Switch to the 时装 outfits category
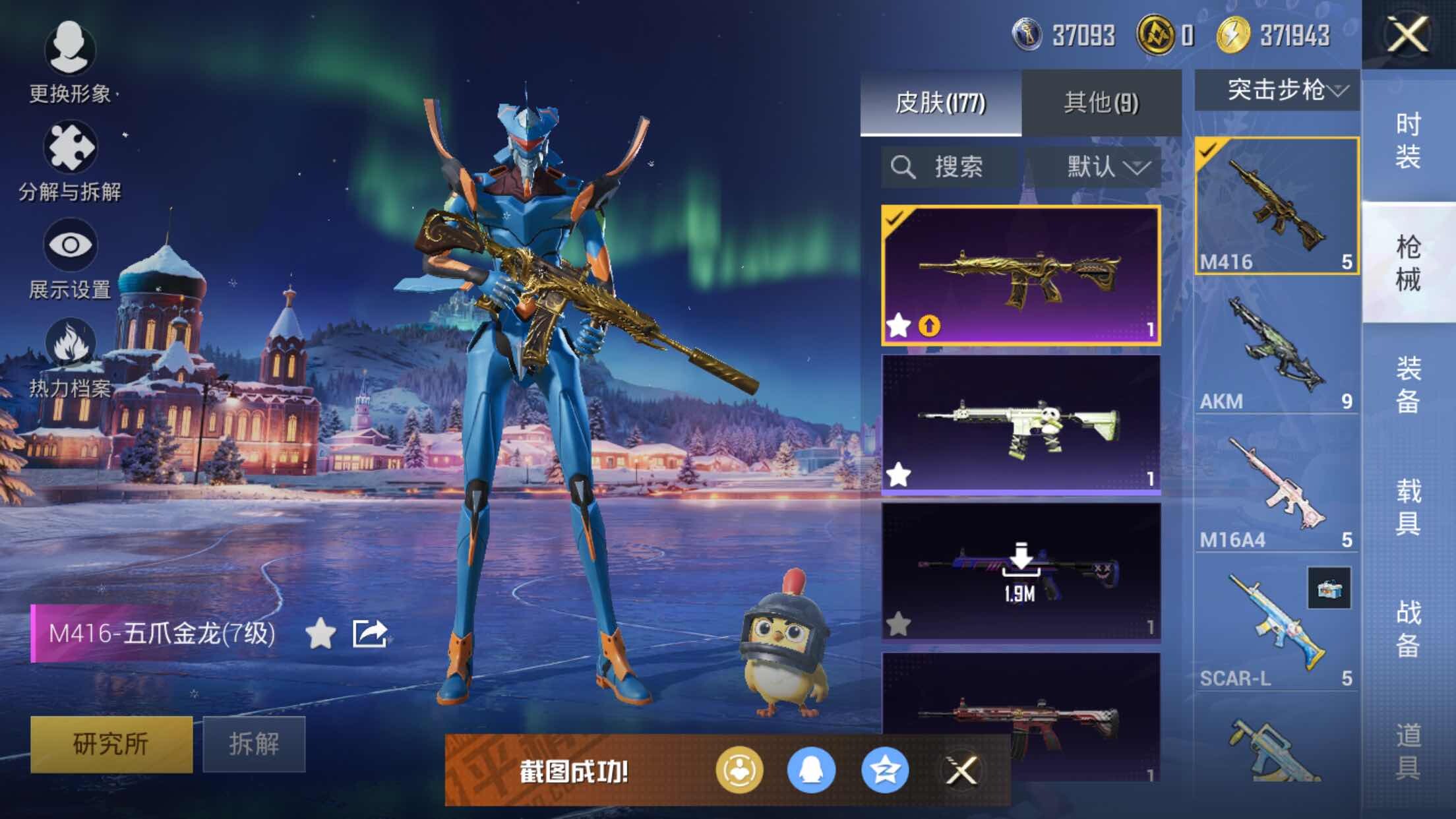Screen dimensions: 1456x819 tap(1408, 140)
